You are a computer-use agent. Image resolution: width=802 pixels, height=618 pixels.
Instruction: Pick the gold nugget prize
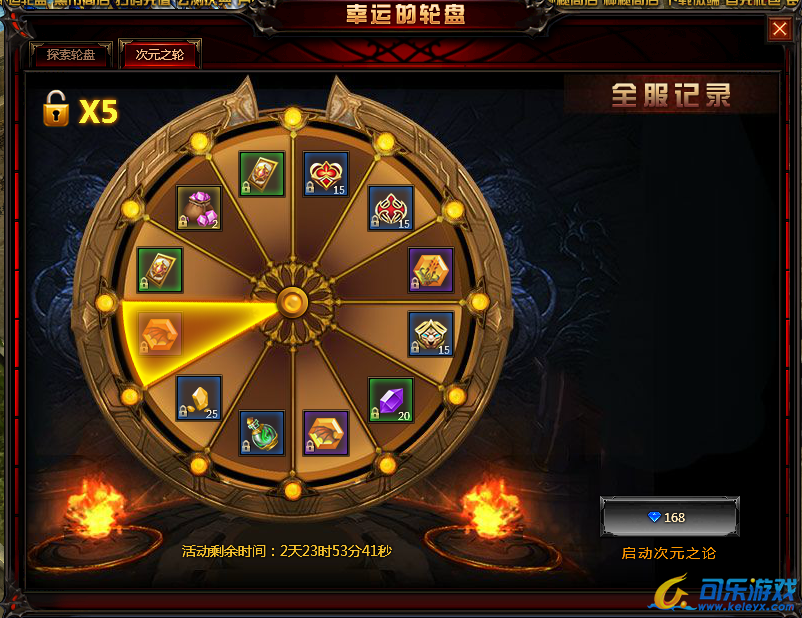[x=198, y=398]
